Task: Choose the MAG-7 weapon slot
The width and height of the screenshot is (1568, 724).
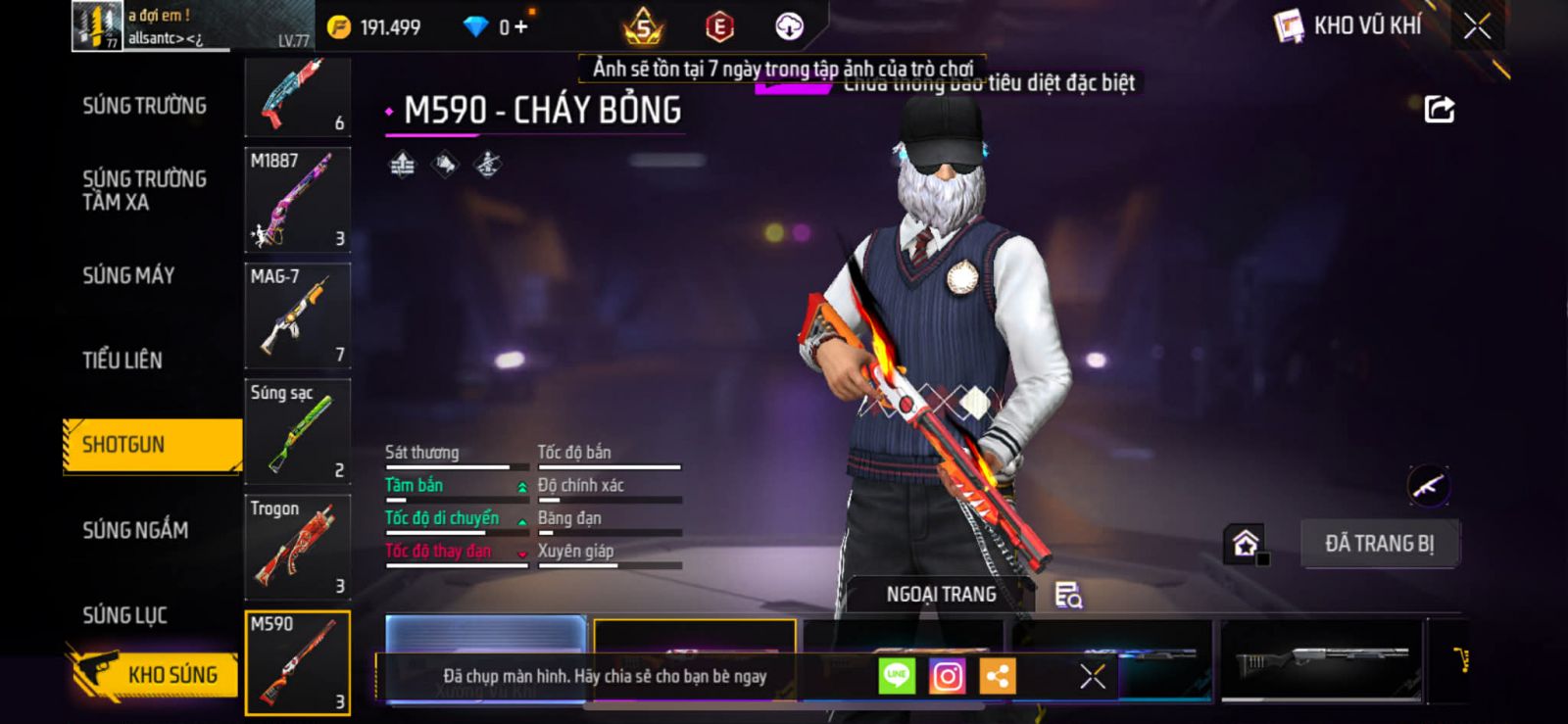Action: tap(297, 315)
